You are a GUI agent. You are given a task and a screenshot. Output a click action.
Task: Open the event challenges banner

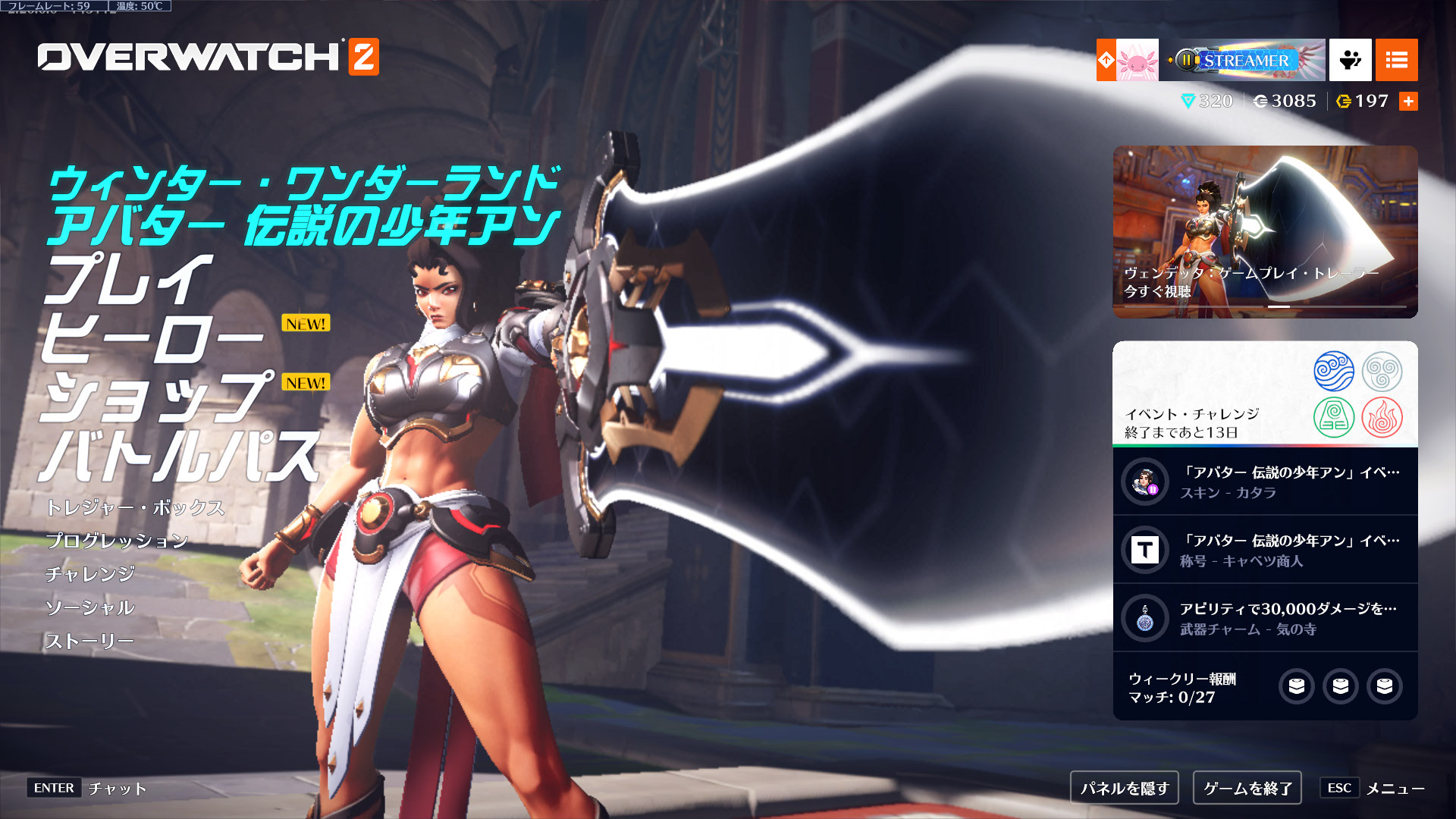click(x=1265, y=394)
